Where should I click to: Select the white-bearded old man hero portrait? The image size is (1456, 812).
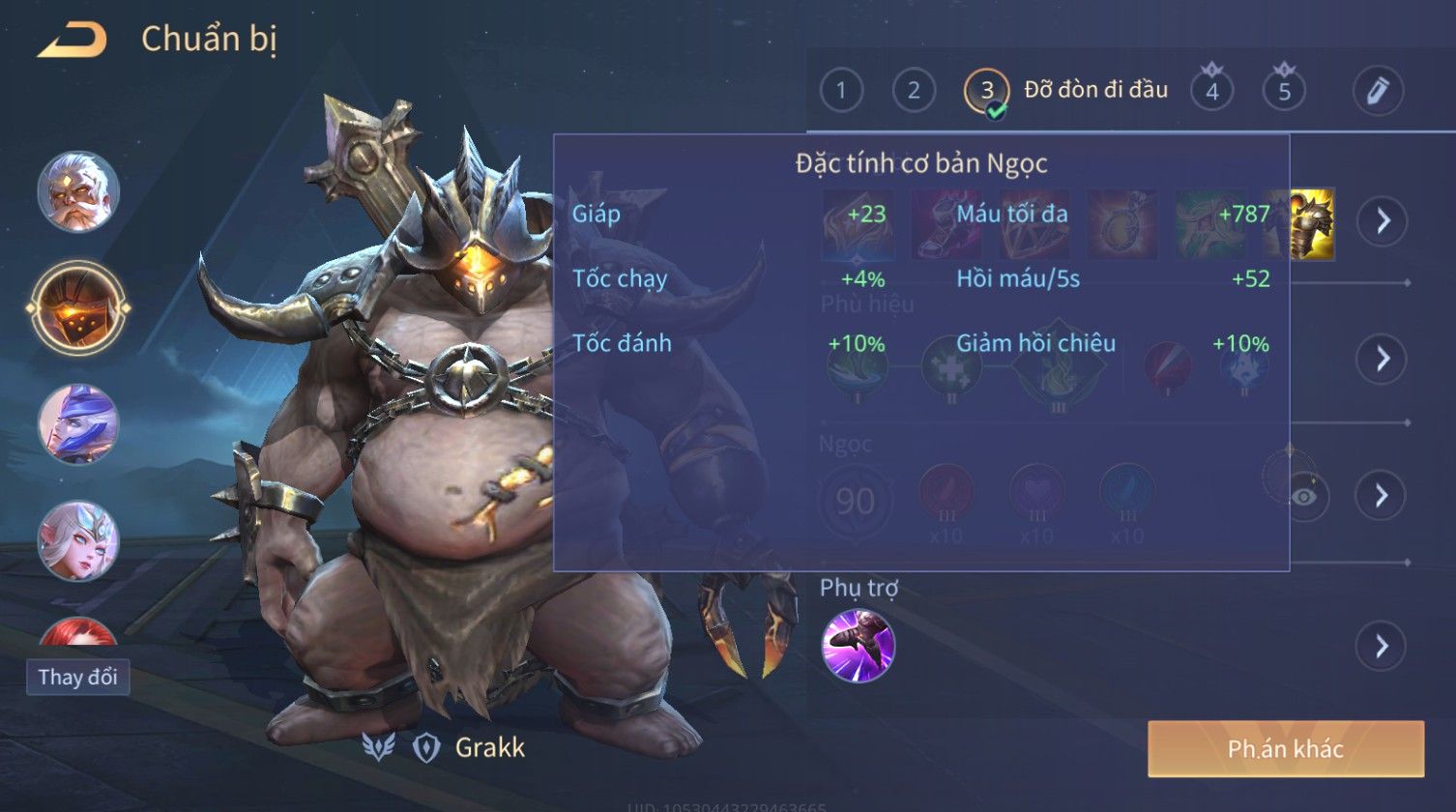[78, 191]
